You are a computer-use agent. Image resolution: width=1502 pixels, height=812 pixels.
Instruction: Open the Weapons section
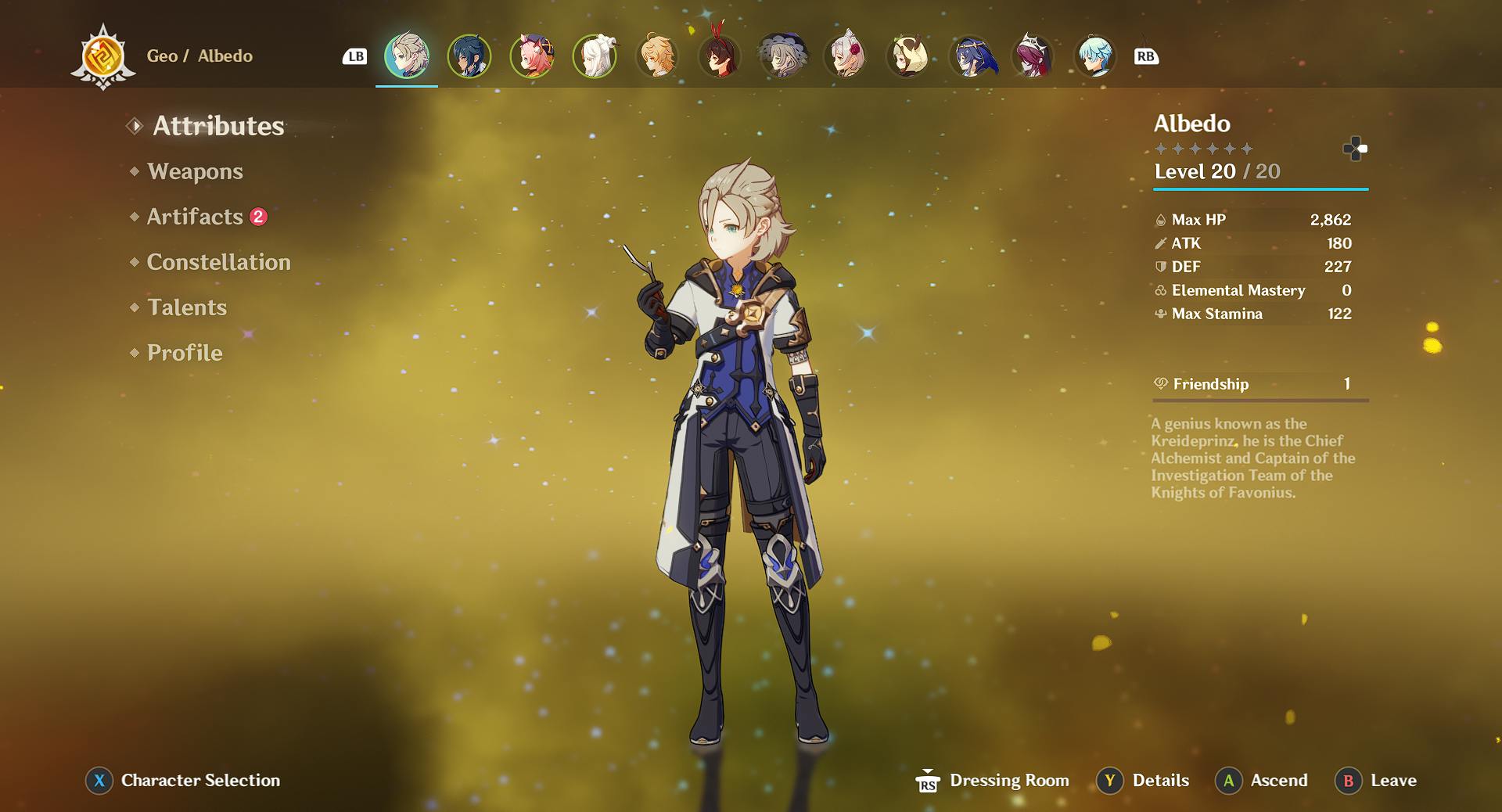click(x=195, y=171)
